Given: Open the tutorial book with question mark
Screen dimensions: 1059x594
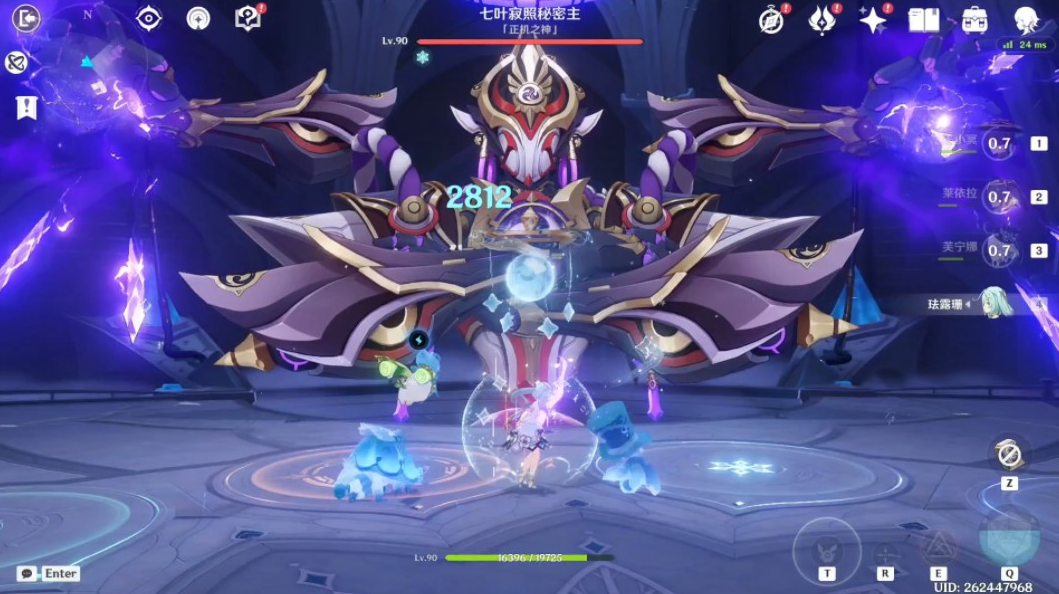Looking at the screenshot, I should (x=248, y=18).
